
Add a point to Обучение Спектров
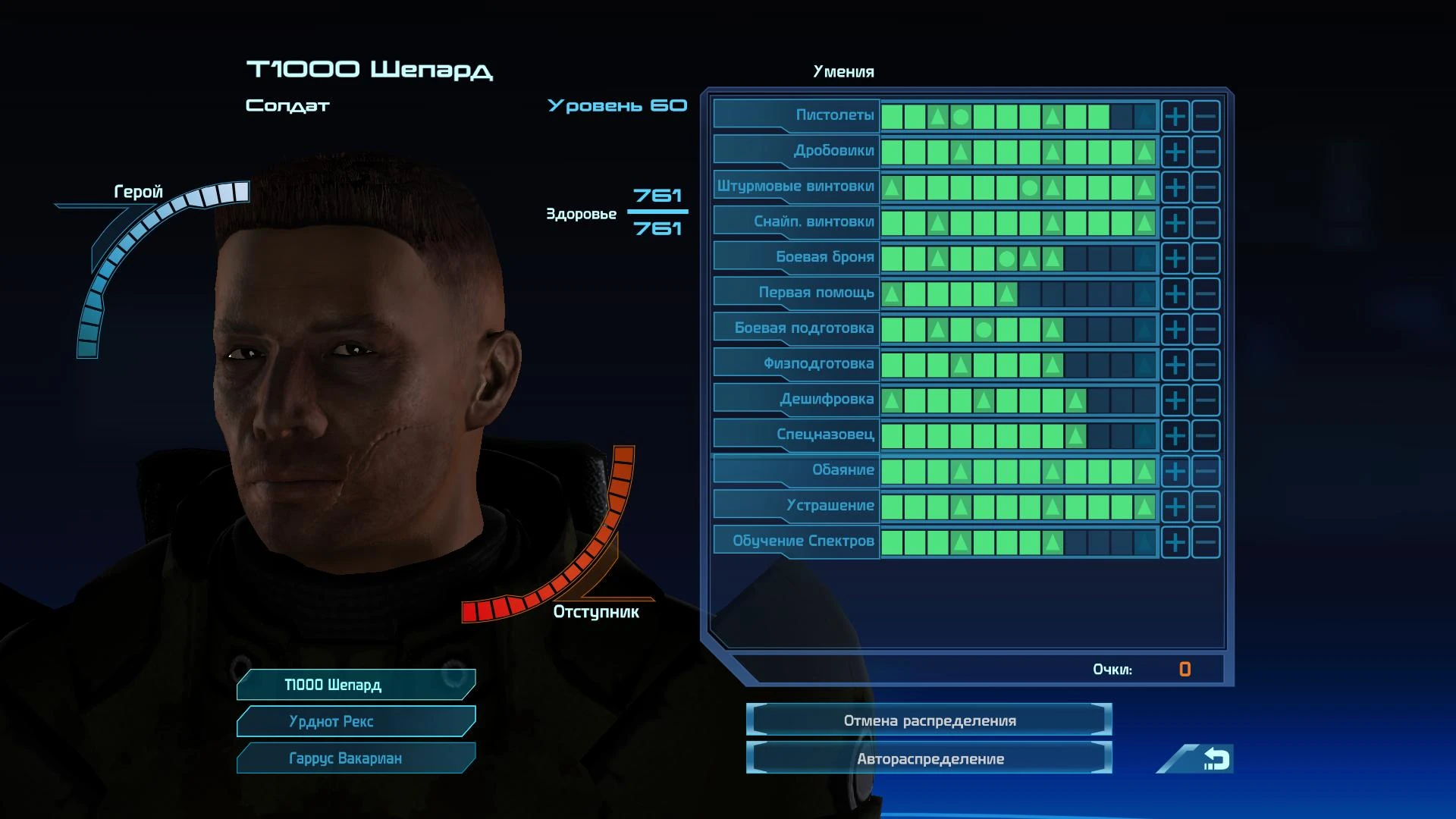pos(1175,542)
